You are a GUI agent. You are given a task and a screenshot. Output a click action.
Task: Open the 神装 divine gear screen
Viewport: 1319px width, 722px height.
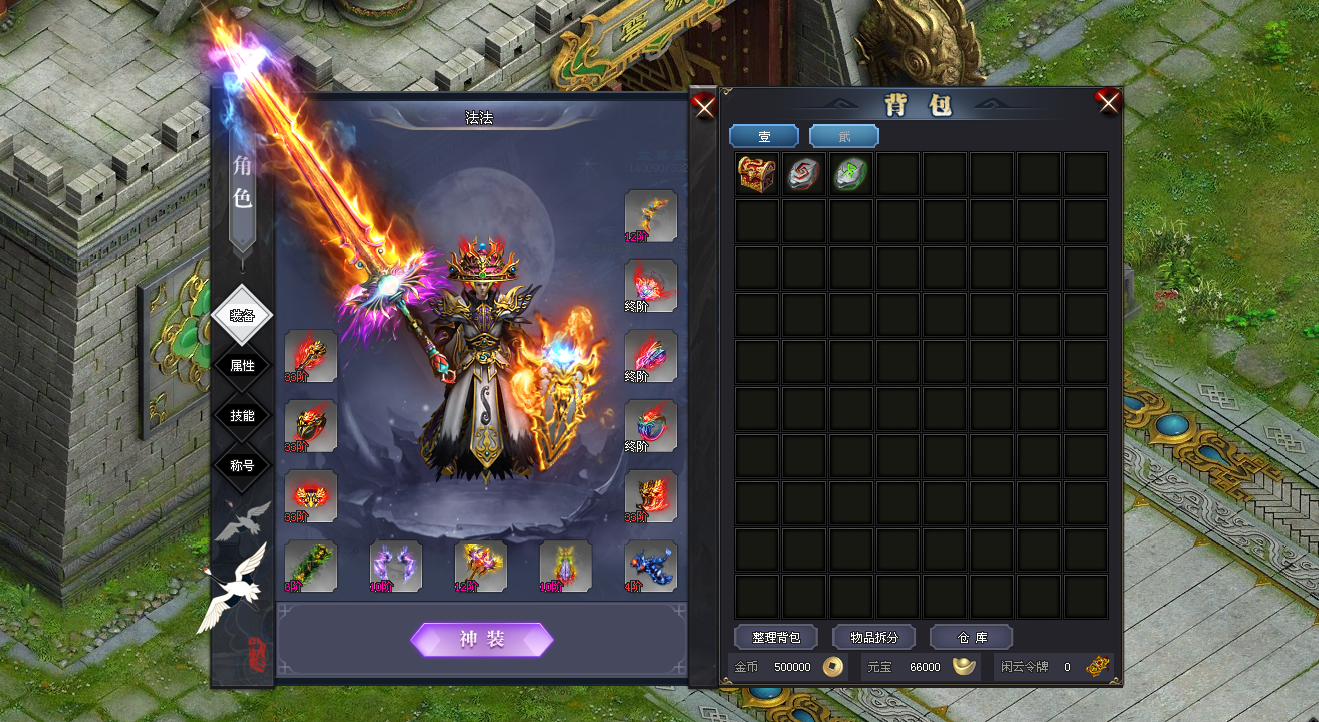point(482,640)
